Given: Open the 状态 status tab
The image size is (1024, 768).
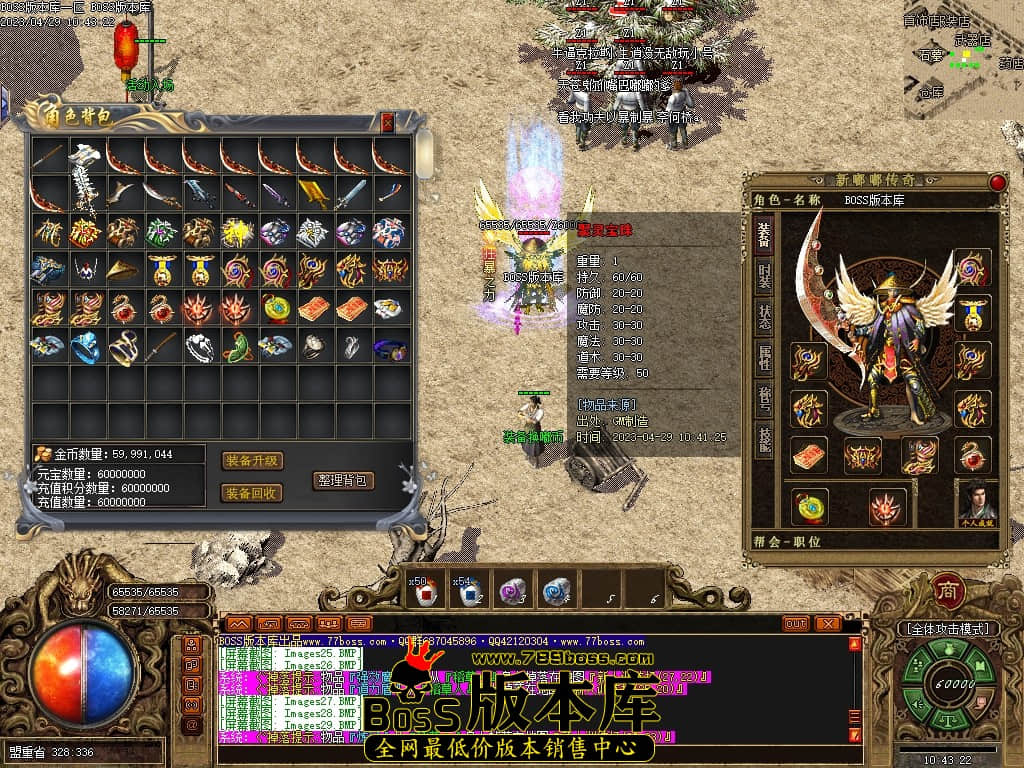Looking at the screenshot, I should click(x=763, y=318).
